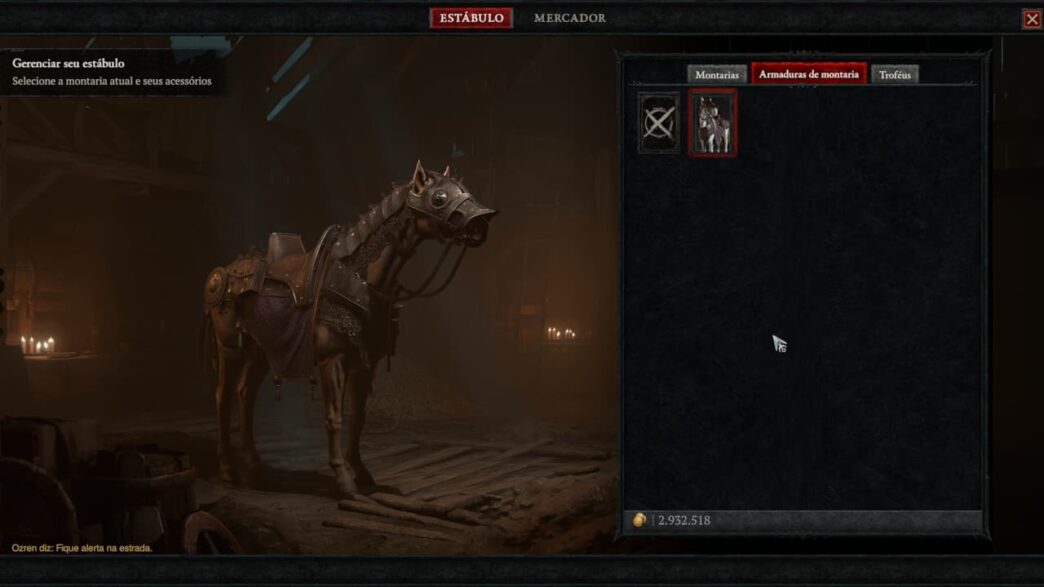Select the armored horse armor slot

tap(712, 123)
